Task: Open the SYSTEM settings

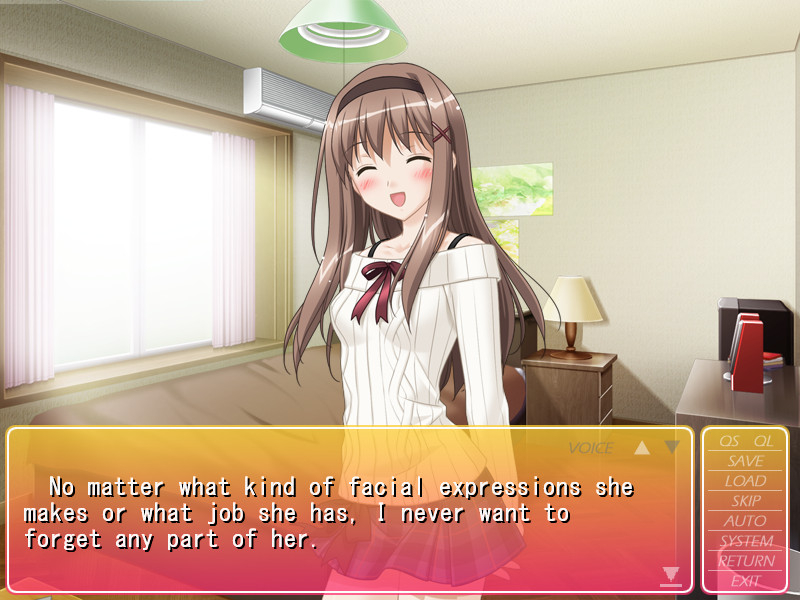Action: click(746, 541)
